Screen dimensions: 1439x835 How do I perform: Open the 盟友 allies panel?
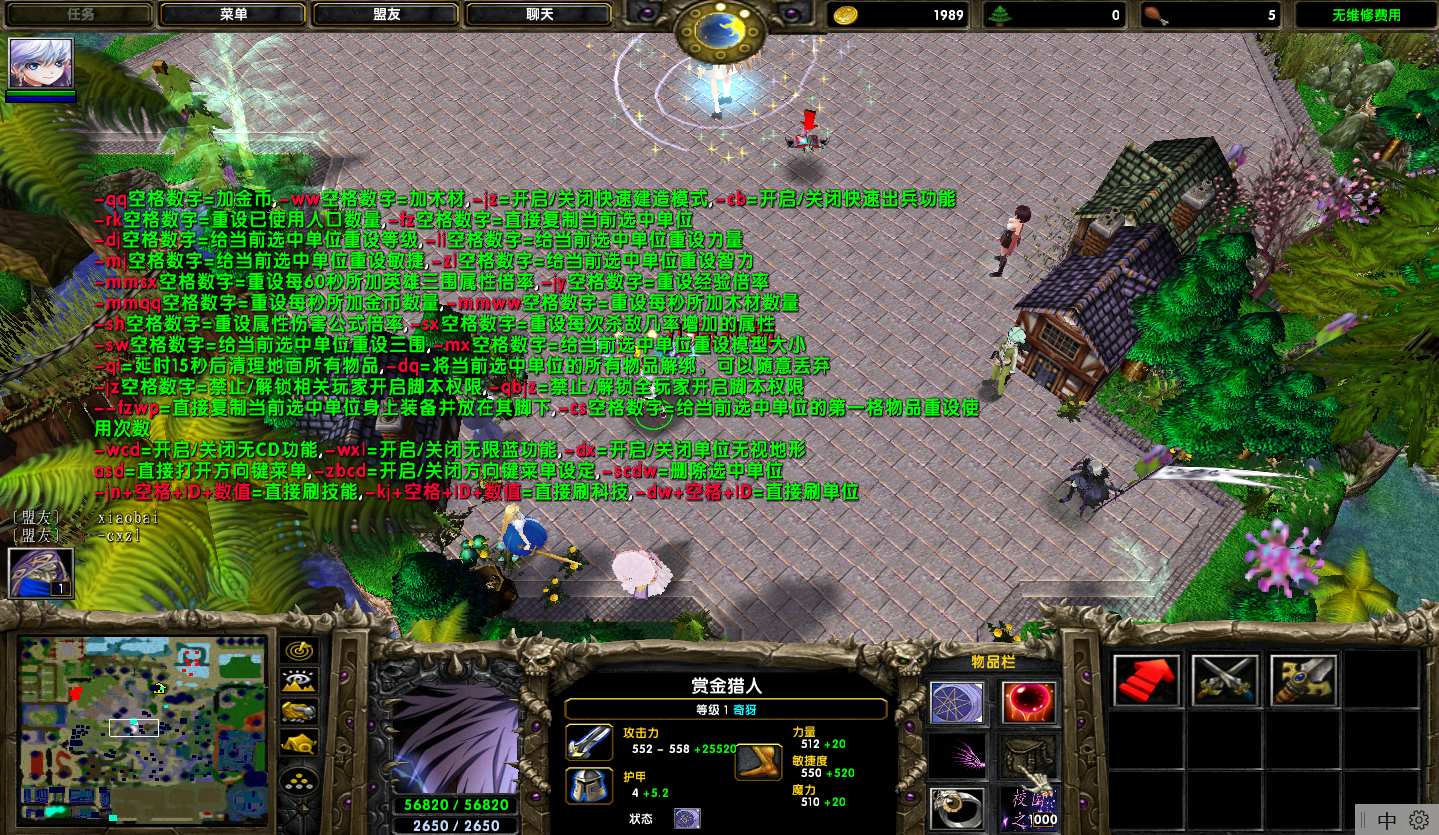coord(388,15)
